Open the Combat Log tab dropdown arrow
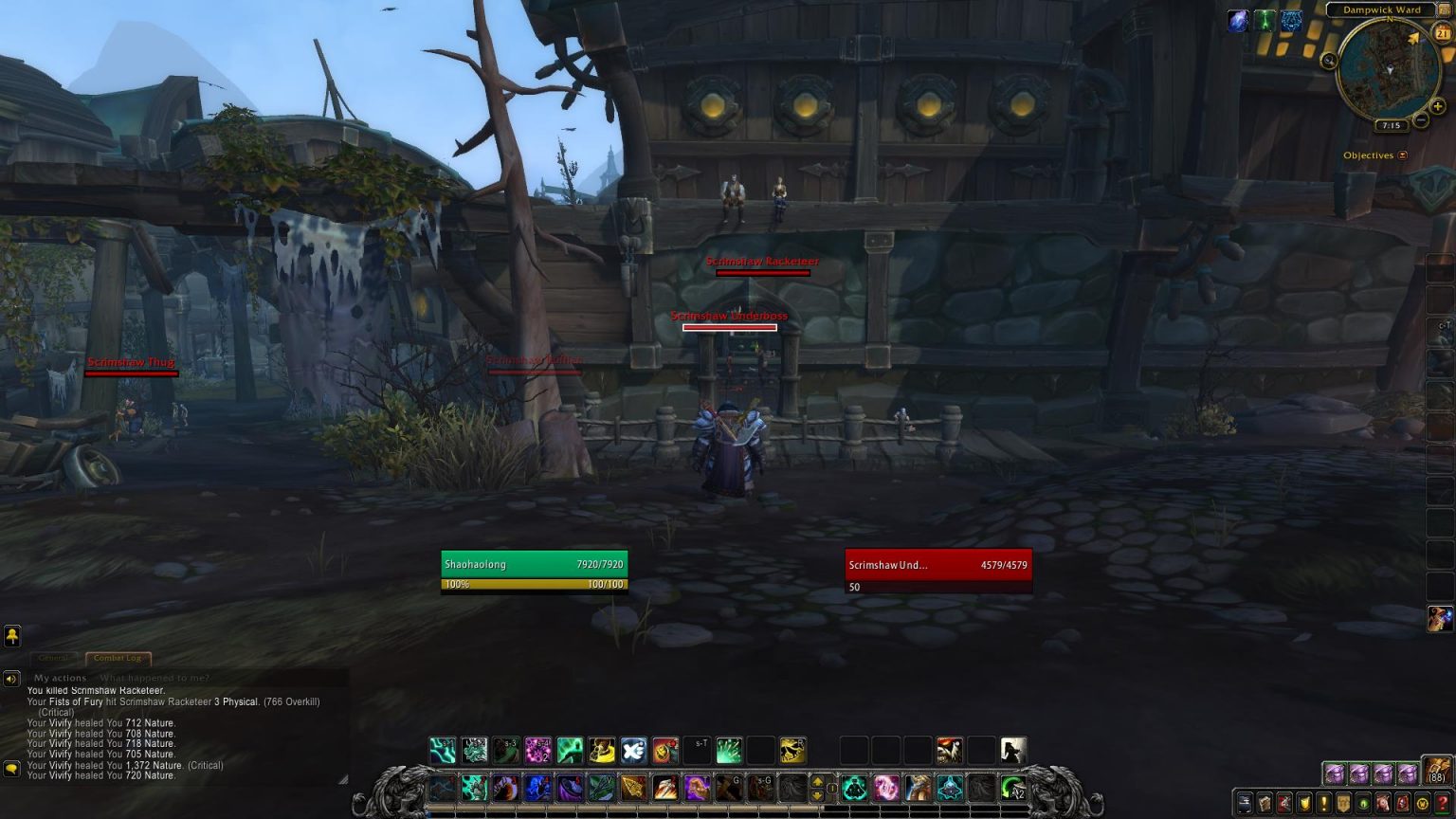Viewport: 1456px width, 819px height. click(x=144, y=658)
